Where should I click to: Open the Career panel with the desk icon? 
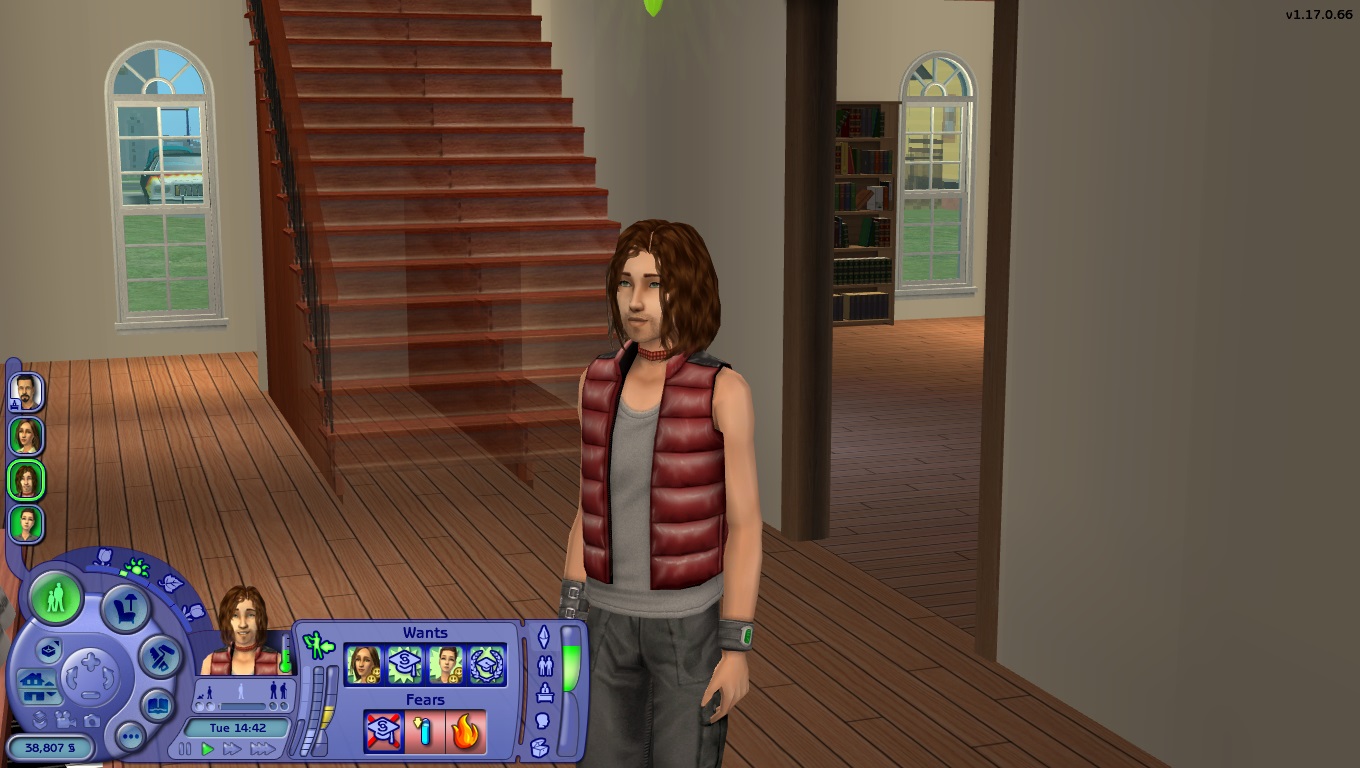(545, 692)
